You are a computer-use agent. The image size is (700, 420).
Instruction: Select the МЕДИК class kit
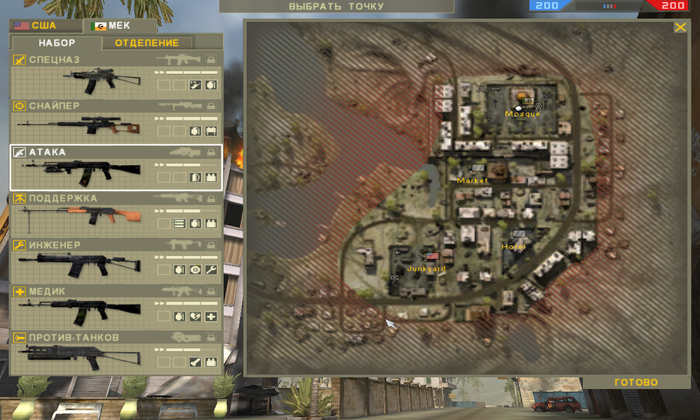coord(116,306)
